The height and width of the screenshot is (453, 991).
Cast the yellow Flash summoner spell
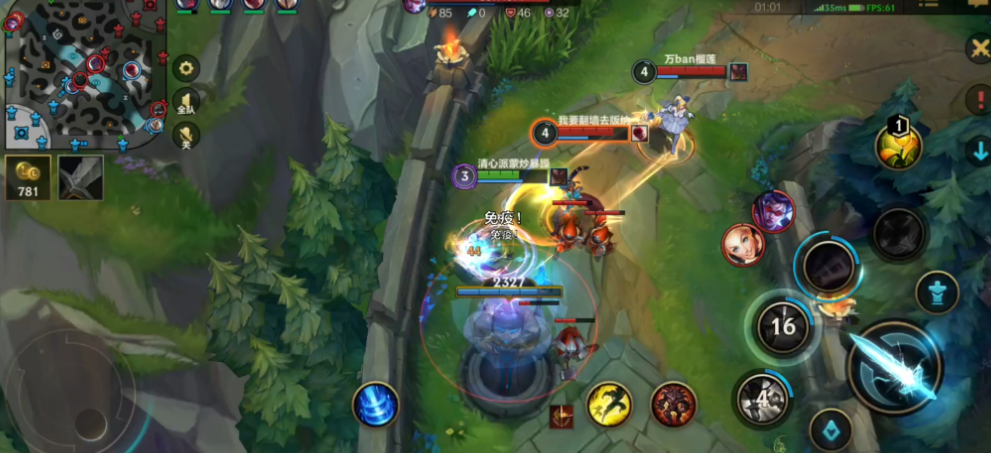click(609, 403)
